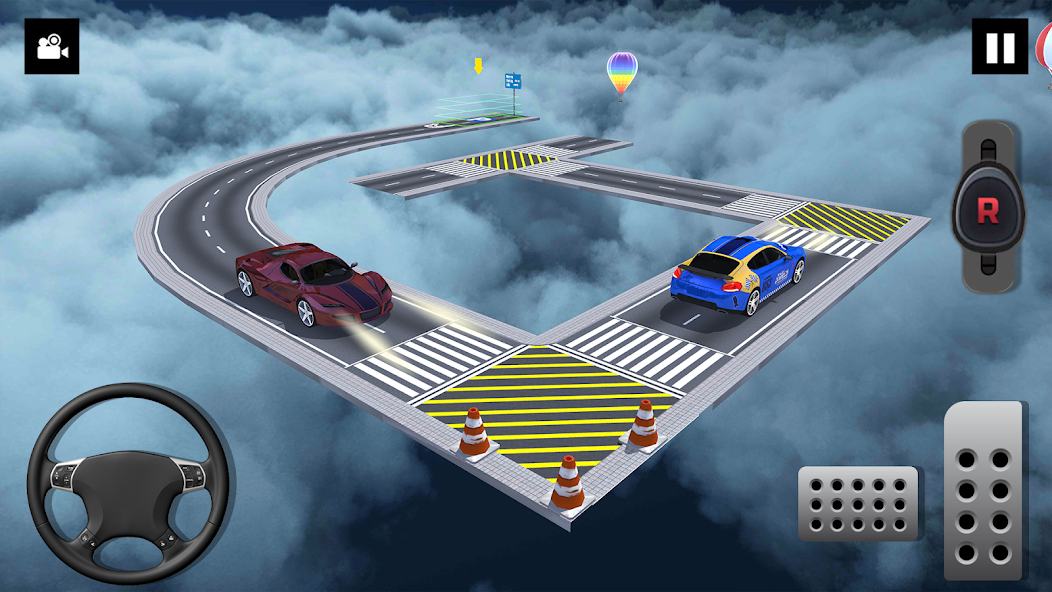
Task: Toggle the gear shifter showing R
Action: click(987, 210)
